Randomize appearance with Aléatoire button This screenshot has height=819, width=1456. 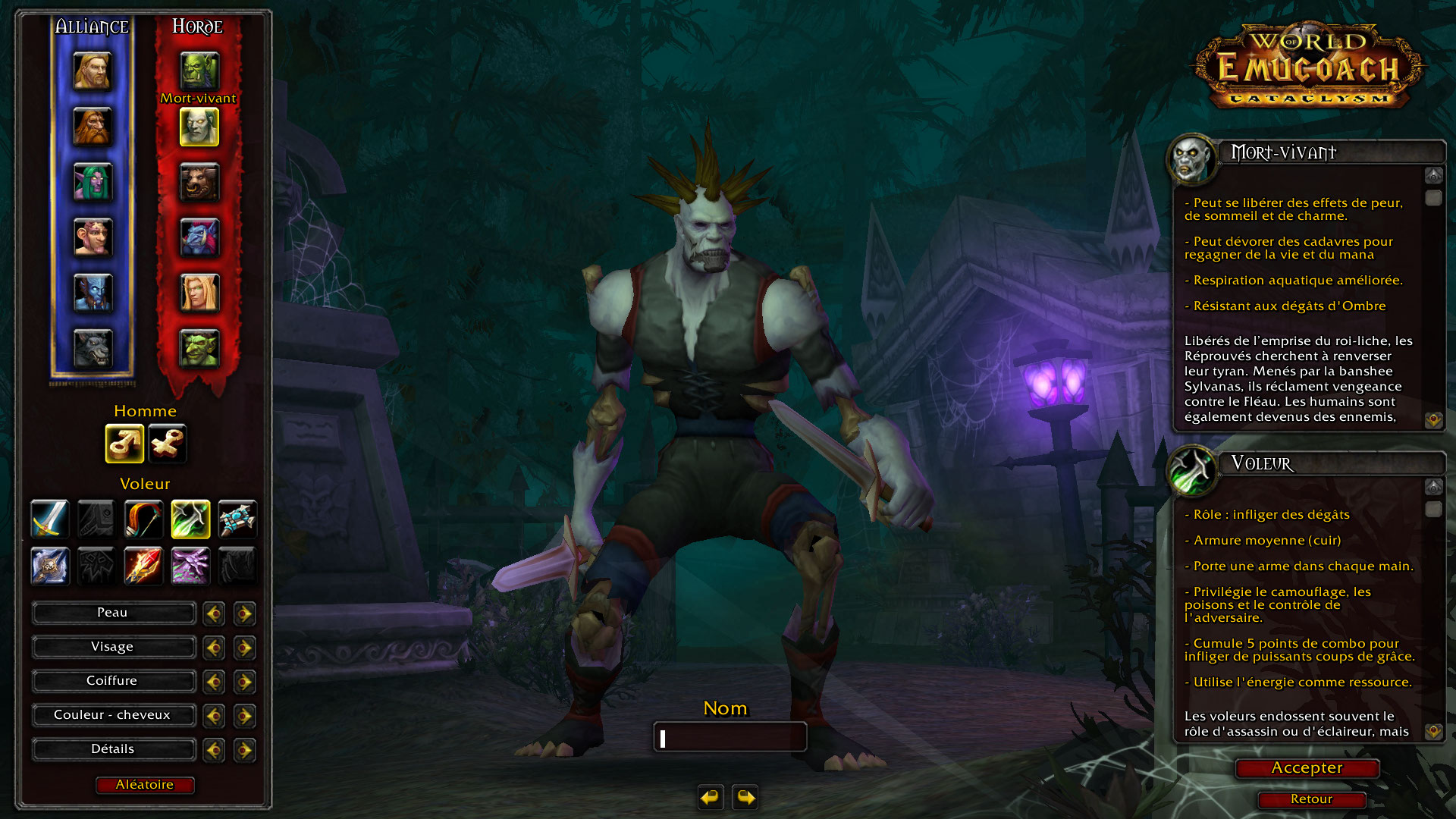click(x=145, y=785)
